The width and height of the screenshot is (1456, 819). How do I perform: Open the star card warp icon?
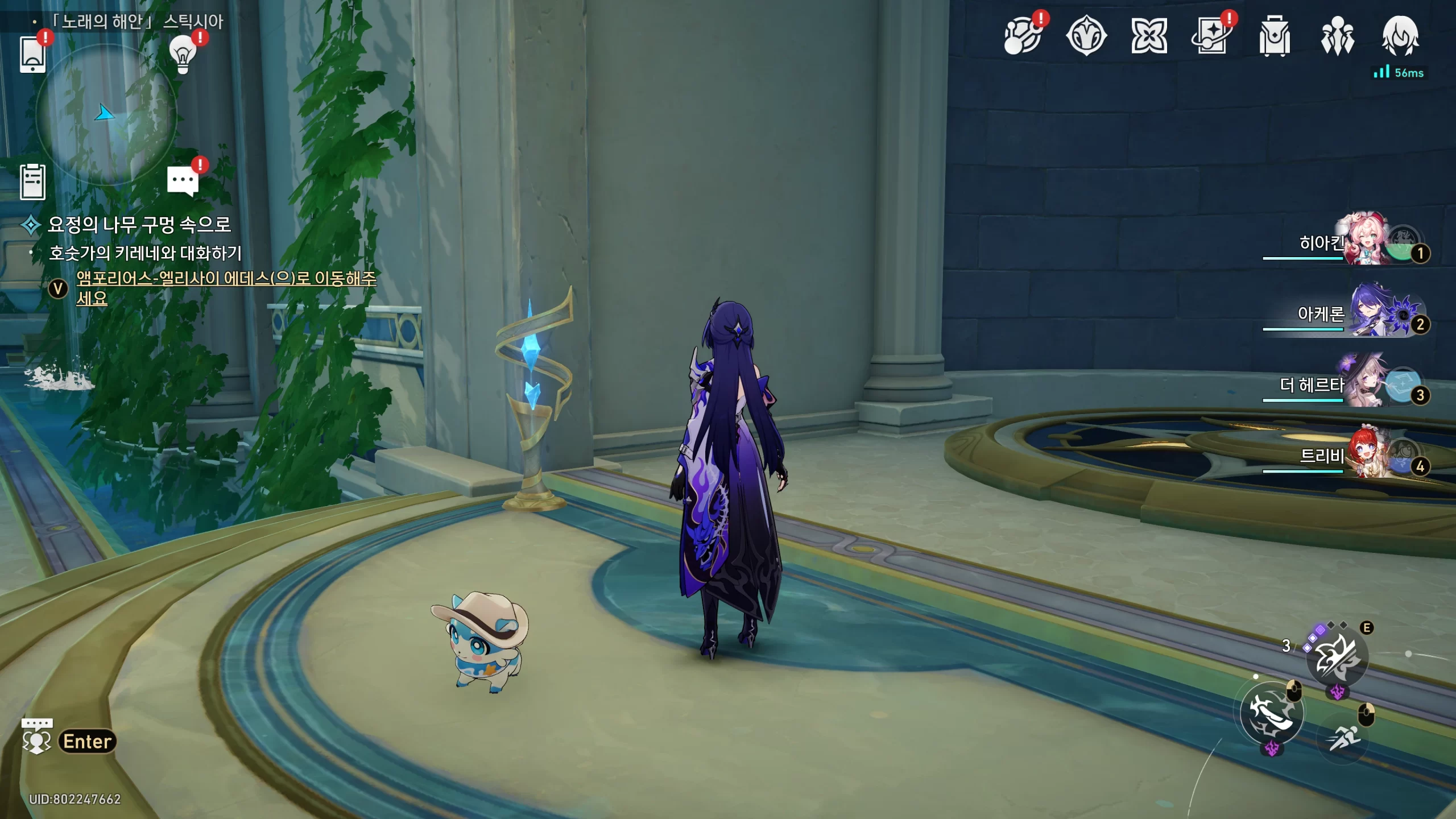1211,37
